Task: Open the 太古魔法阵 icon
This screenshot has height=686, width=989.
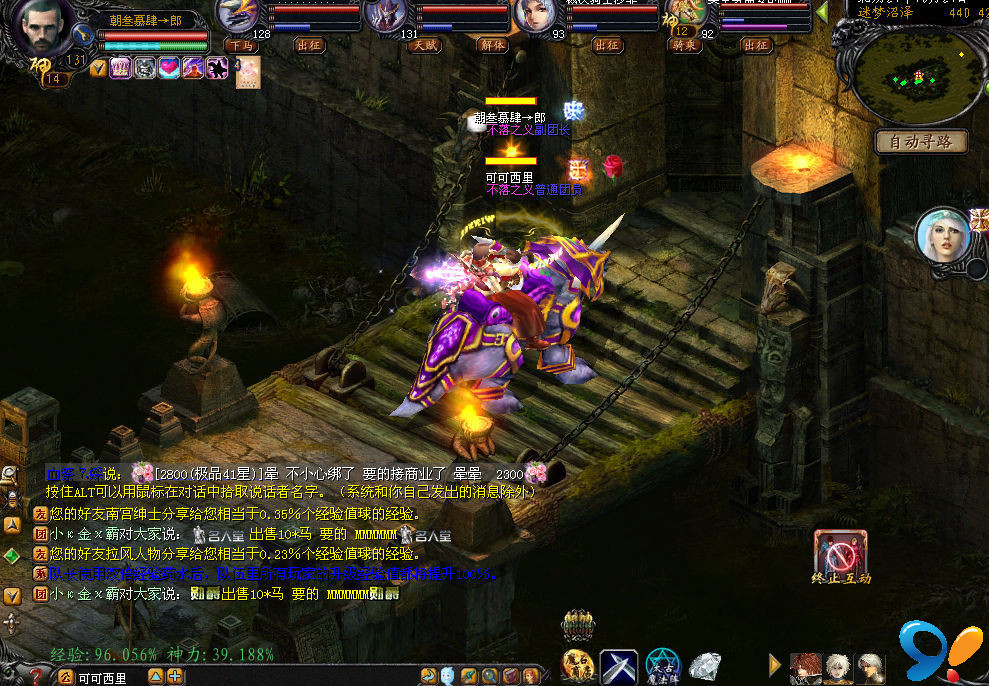Action: [x=662, y=667]
